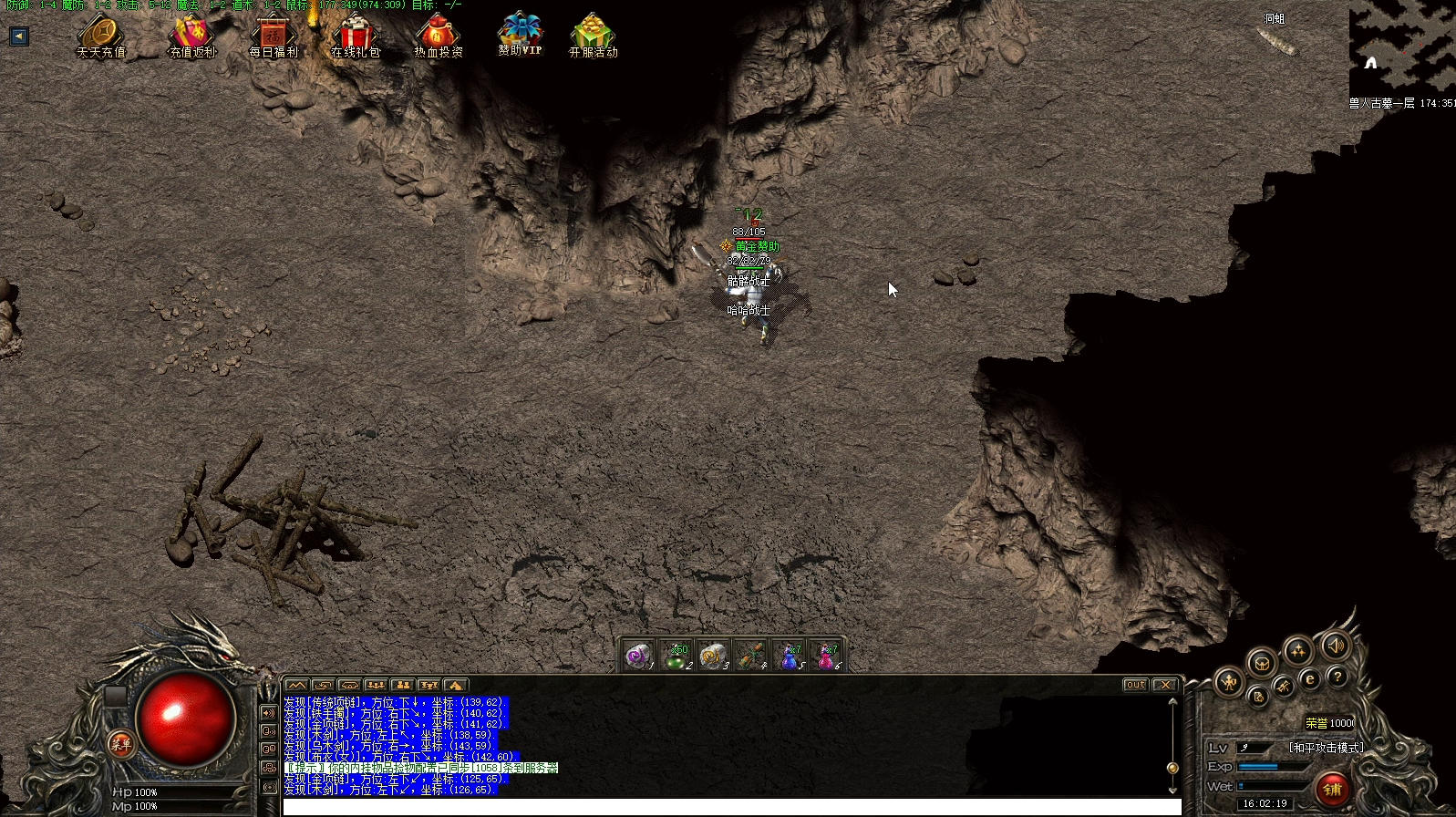The width and height of the screenshot is (1456, 817).
Task: Use the blue mana potion in slot 5
Action: (789, 656)
